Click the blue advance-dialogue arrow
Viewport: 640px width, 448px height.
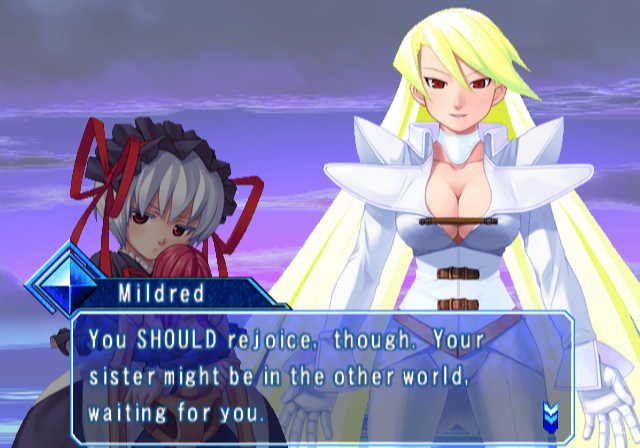pos(549,412)
